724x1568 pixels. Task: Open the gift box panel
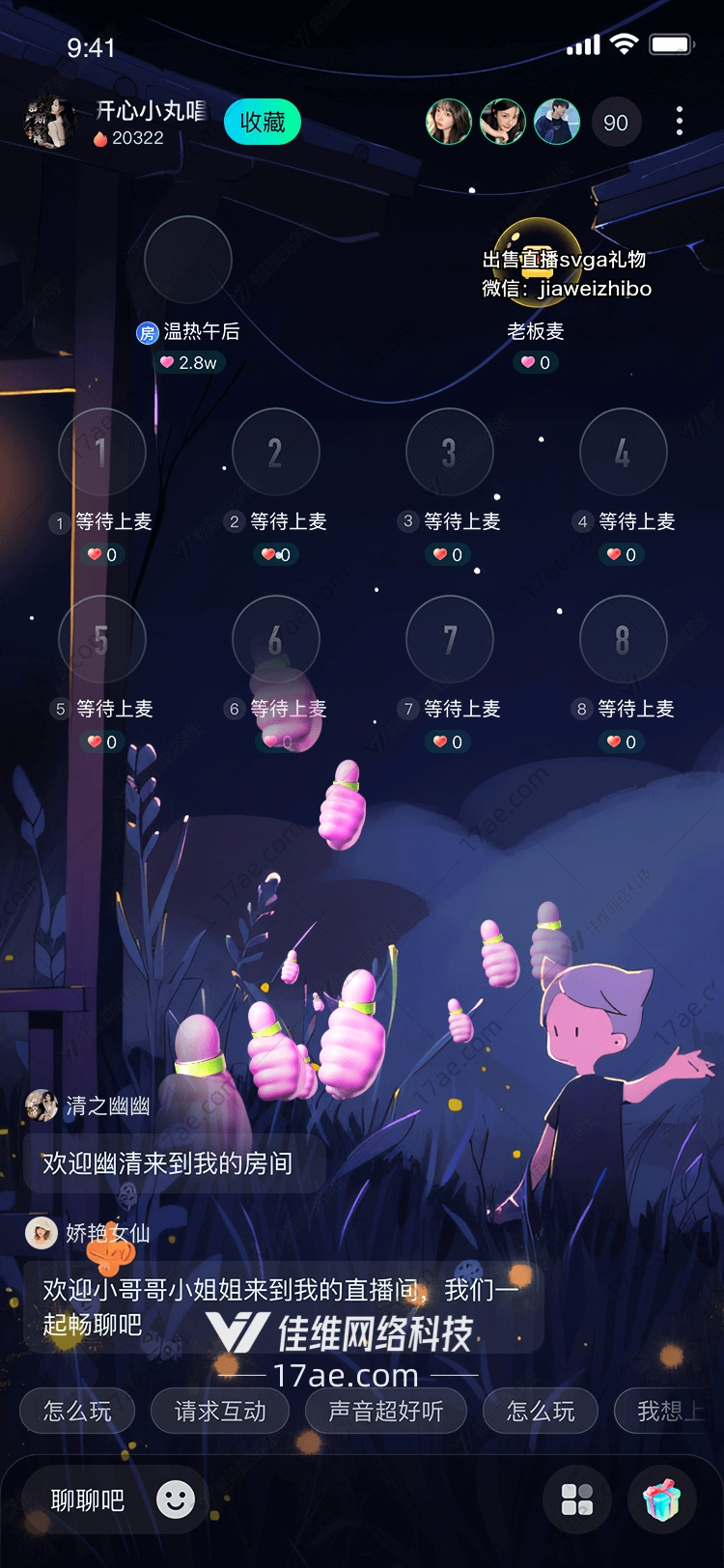[662, 1500]
